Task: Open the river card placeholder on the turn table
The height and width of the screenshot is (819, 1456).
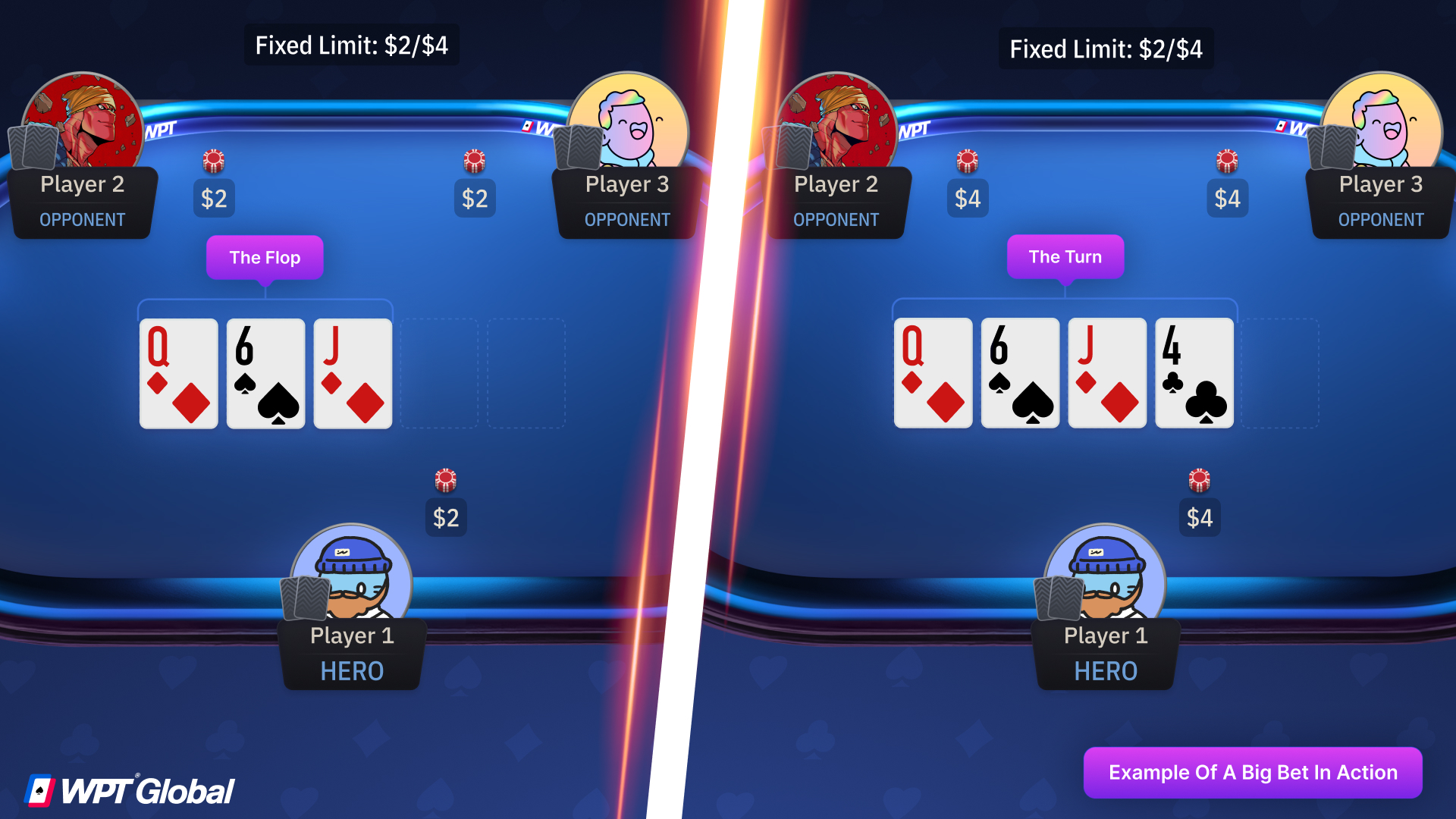Action: (1282, 373)
